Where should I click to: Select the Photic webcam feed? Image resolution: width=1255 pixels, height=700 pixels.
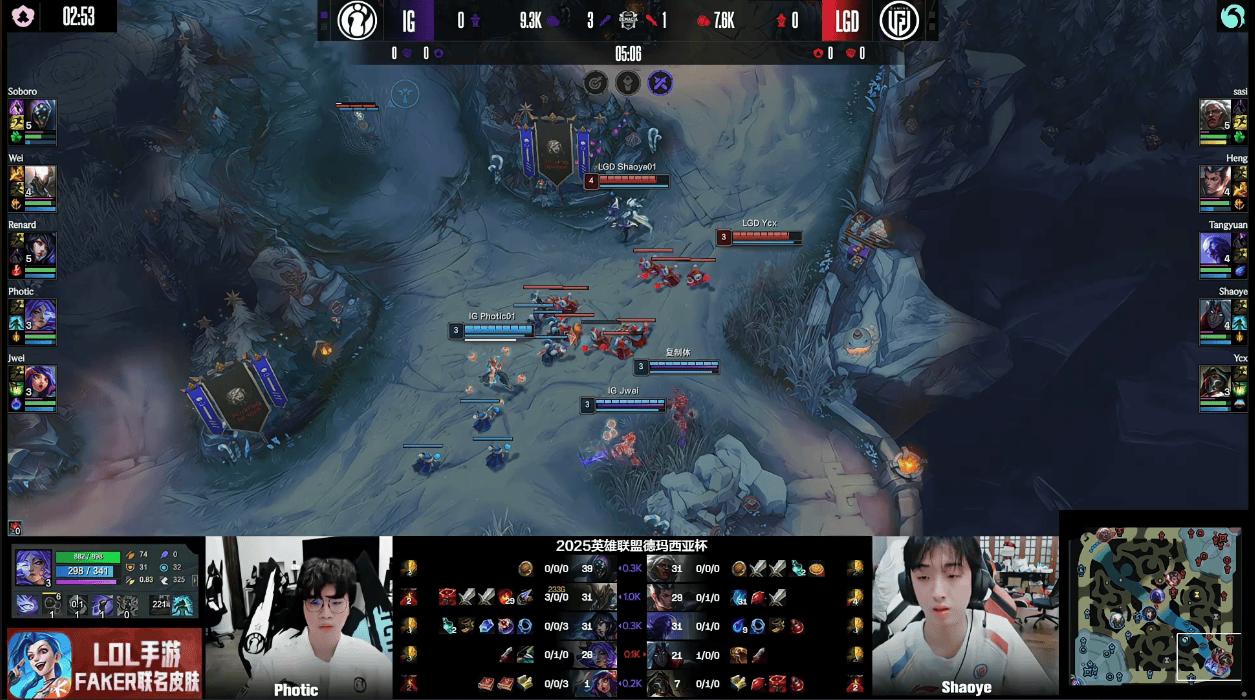coord(299,617)
